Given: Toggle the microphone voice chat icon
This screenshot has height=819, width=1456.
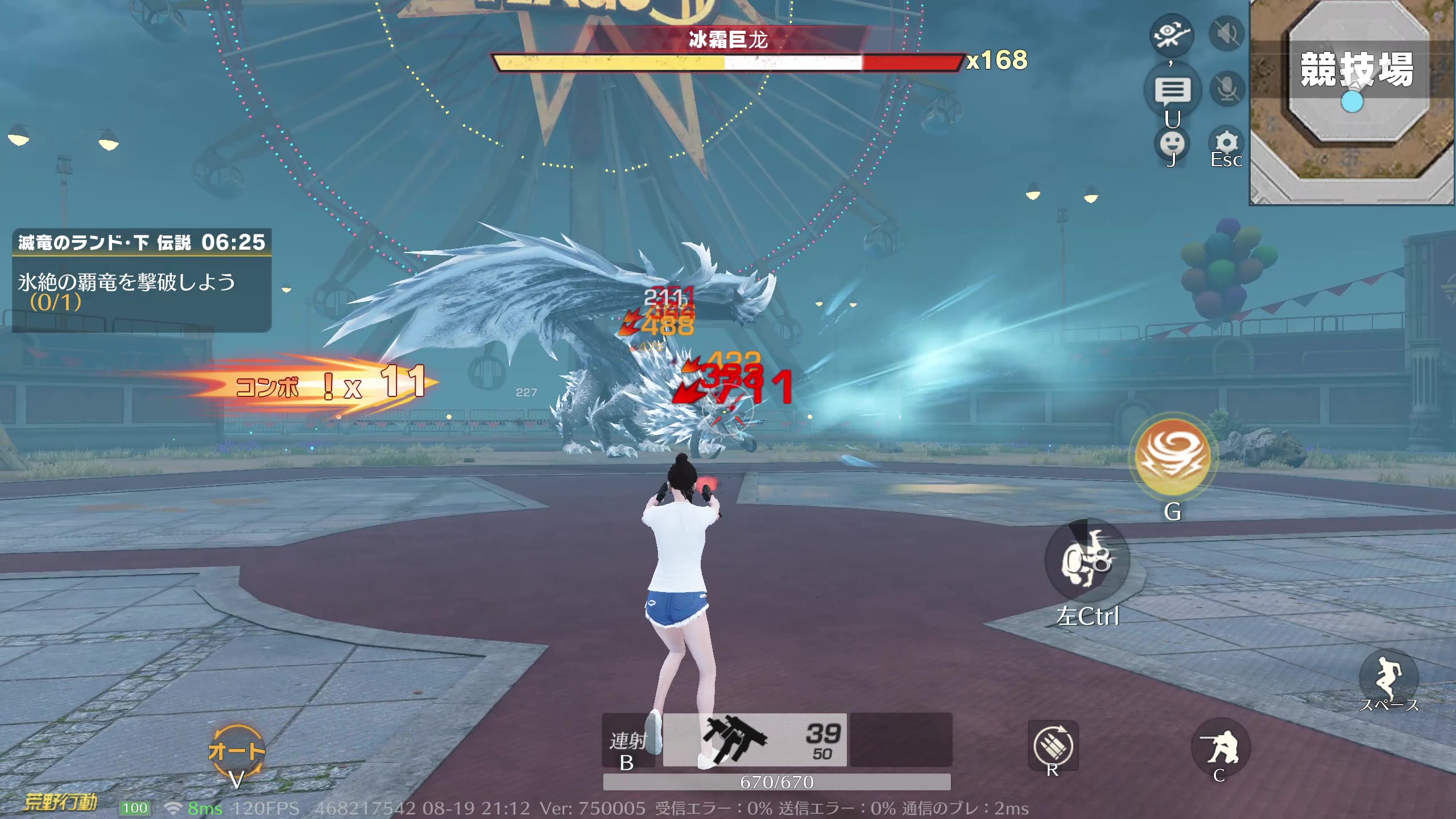Looking at the screenshot, I should coord(1226,89).
